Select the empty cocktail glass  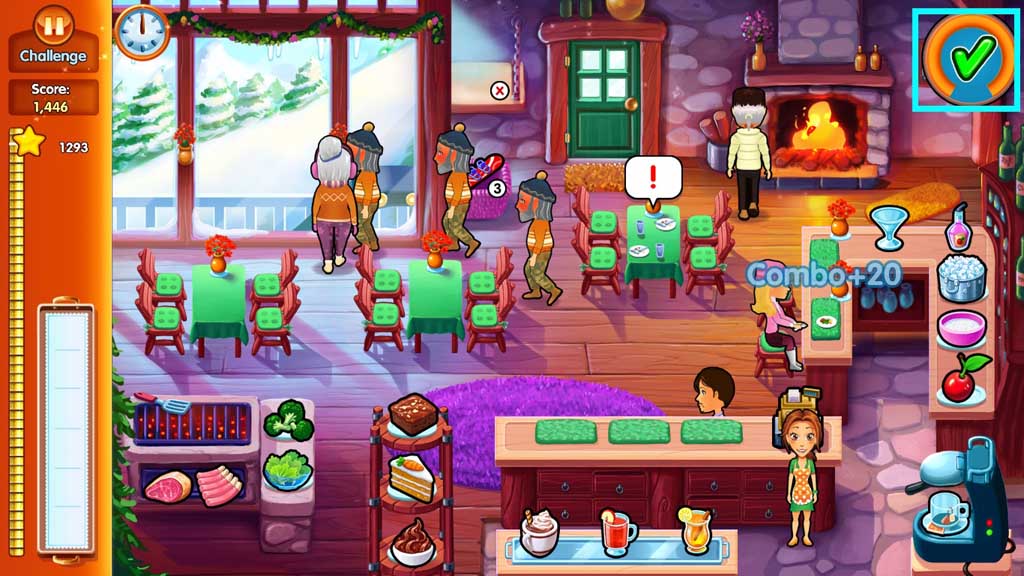(885, 225)
